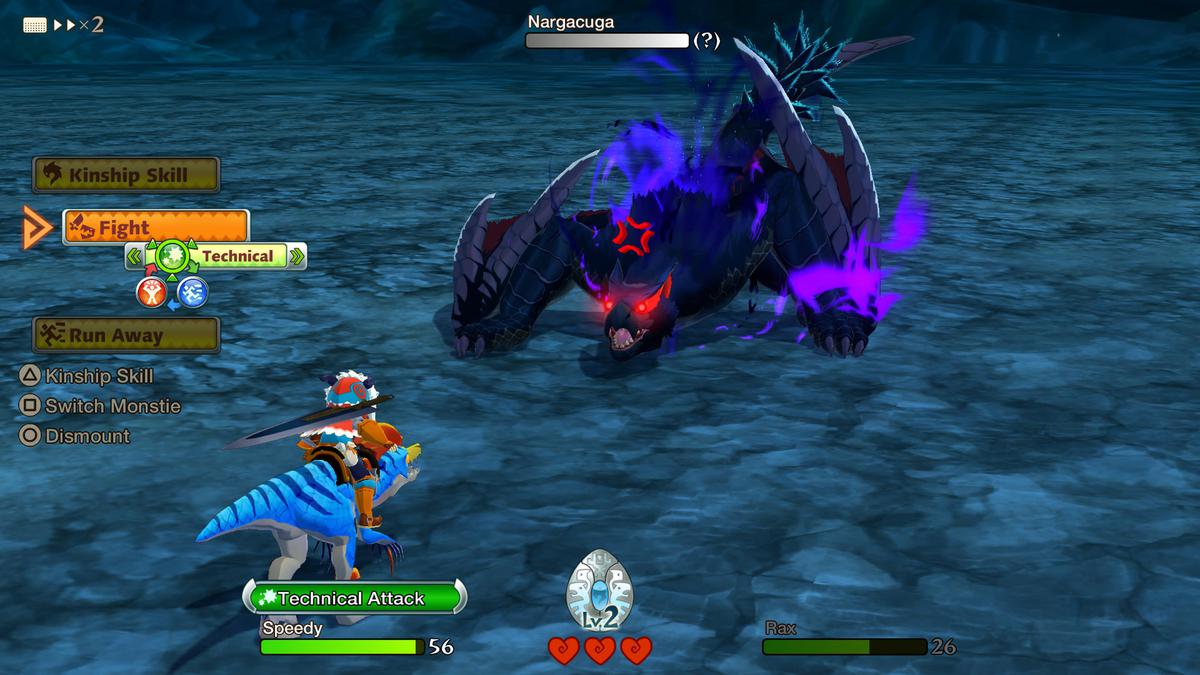Screen dimensions: 1200x675
Task: Open the Kinship Skill command
Action: click(126, 175)
